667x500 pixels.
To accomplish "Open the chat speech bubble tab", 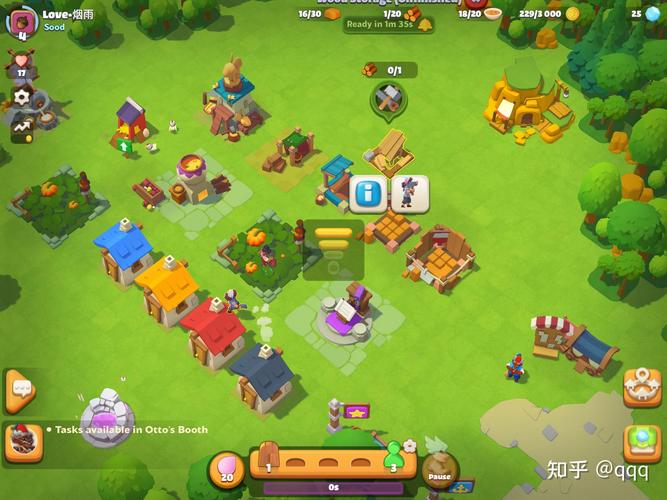I will 19,389.
